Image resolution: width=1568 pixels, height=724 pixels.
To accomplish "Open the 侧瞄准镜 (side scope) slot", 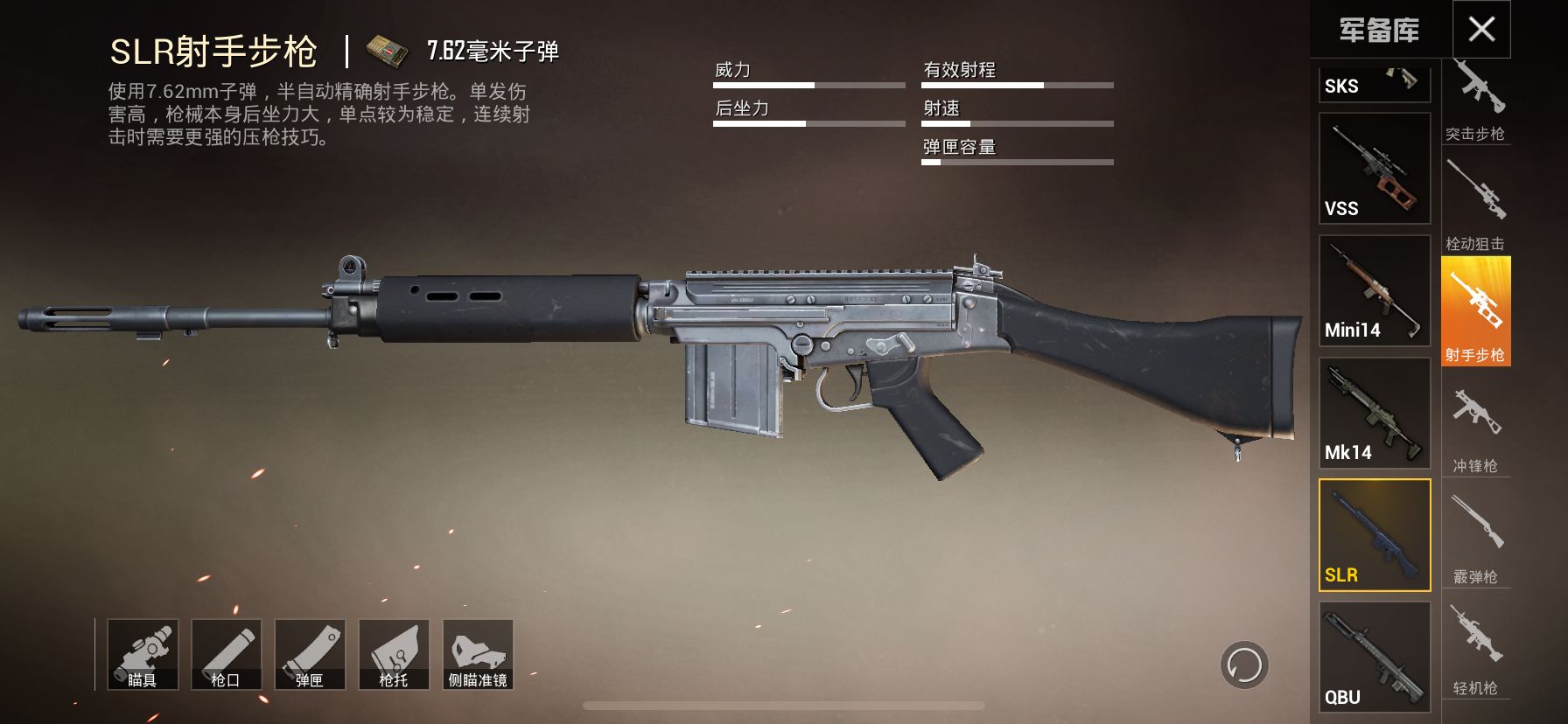I will click(x=479, y=655).
